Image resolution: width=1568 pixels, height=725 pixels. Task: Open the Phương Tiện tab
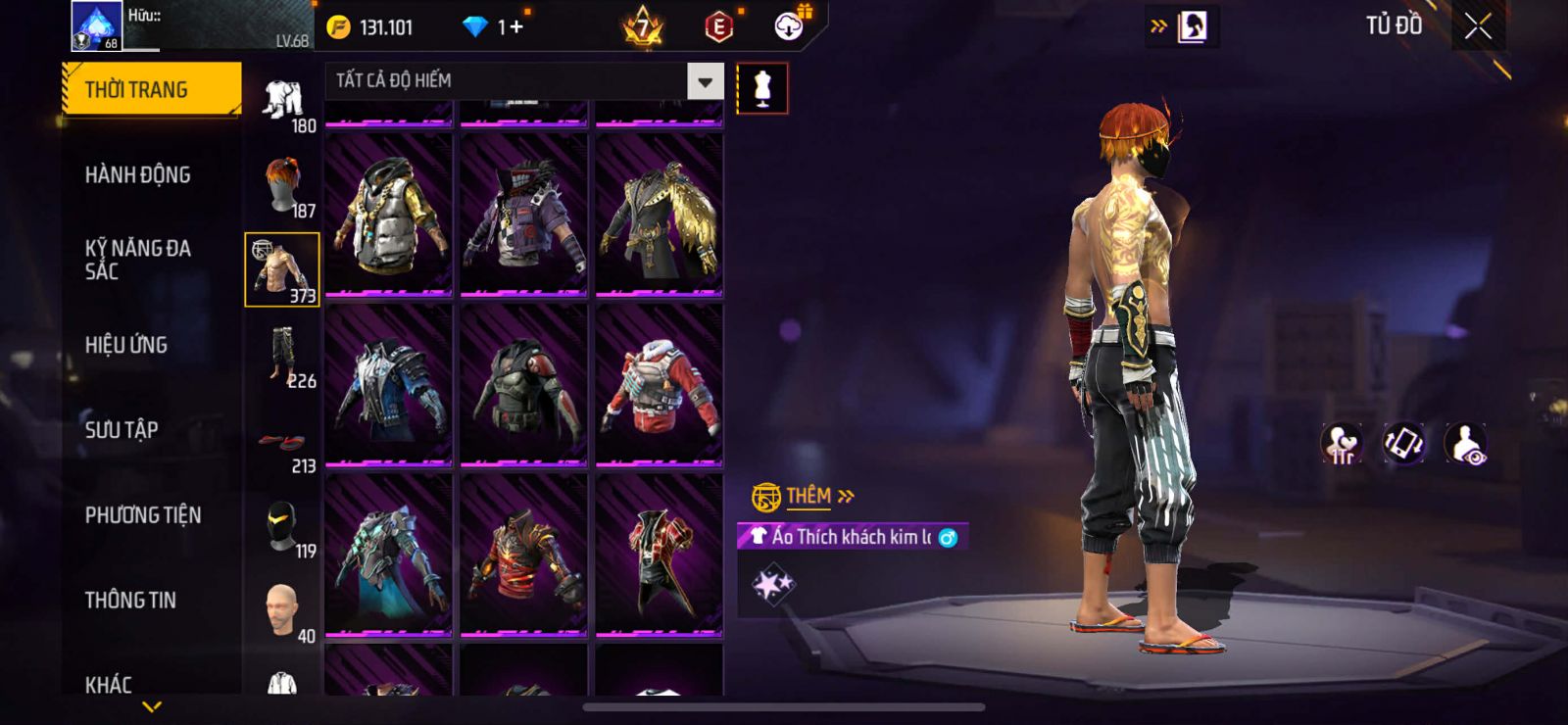[143, 515]
